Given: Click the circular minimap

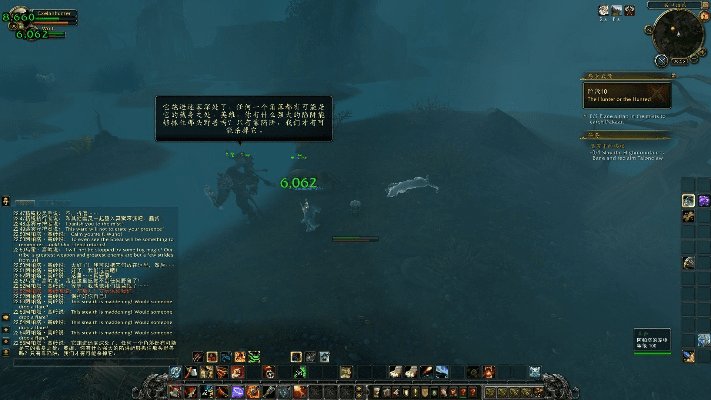Looking at the screenshot, I should pyautogui.click(x=677, y=34).
